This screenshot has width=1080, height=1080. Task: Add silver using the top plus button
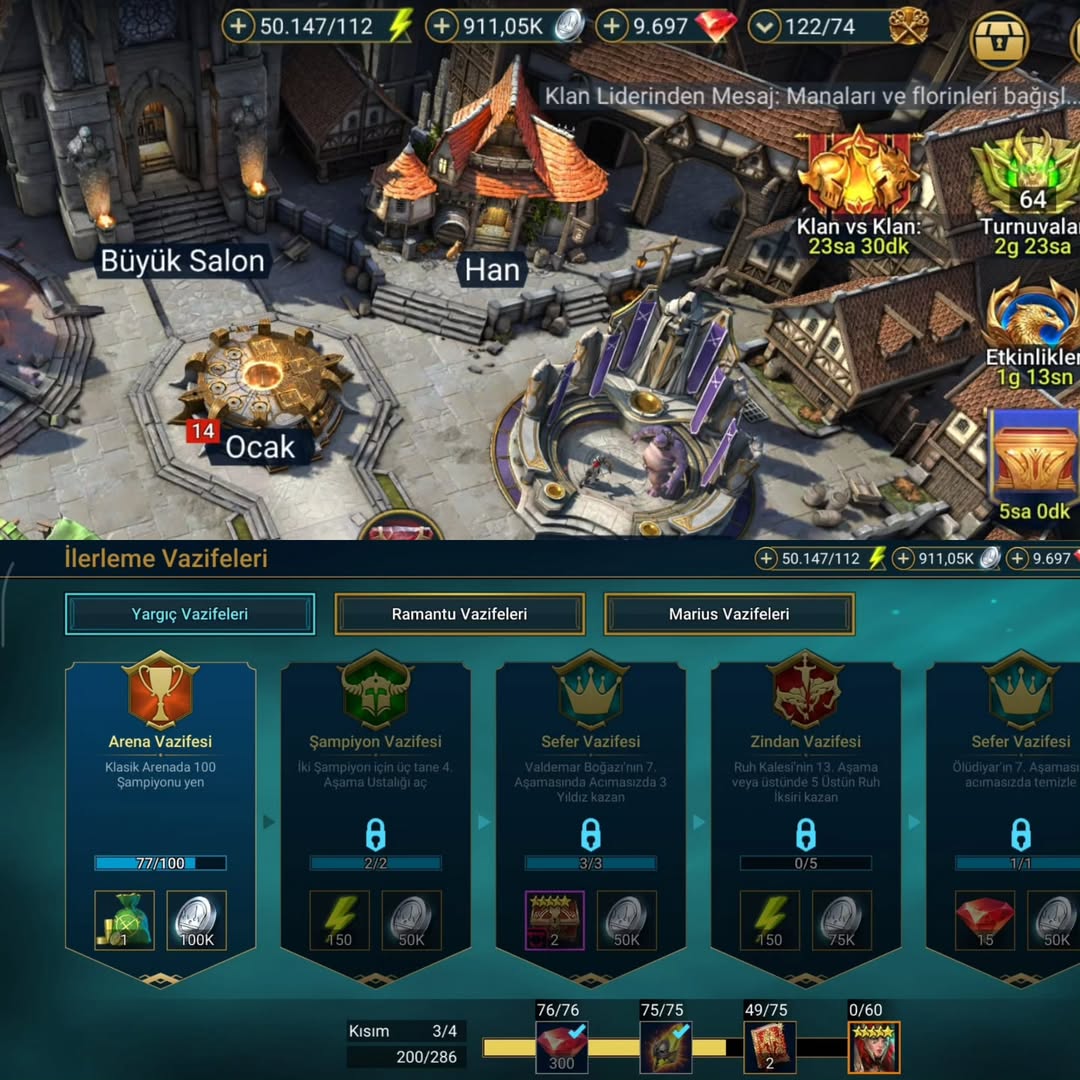pos(442,26)
